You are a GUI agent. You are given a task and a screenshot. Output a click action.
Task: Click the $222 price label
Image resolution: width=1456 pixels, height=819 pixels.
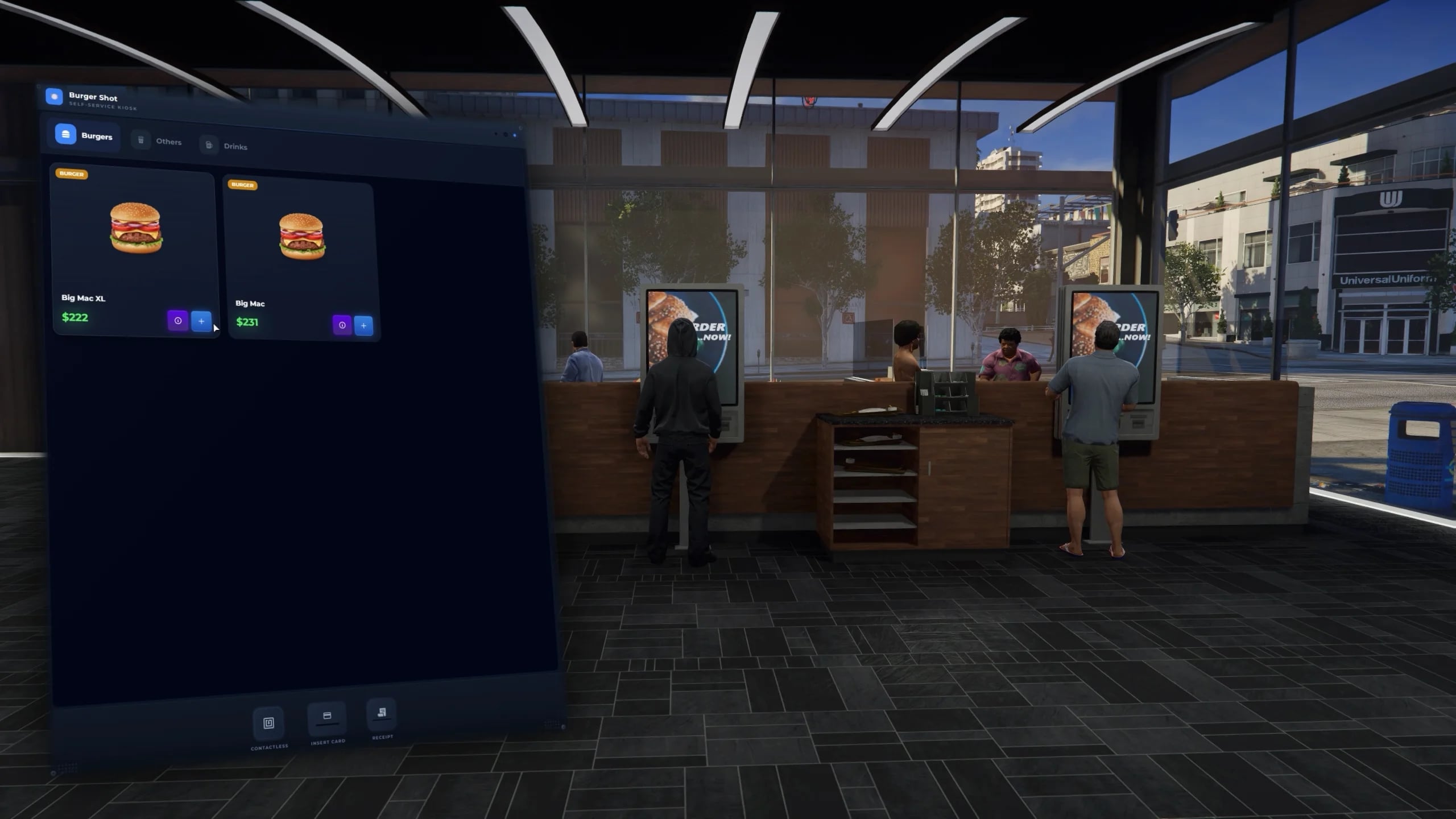point(75,317)
